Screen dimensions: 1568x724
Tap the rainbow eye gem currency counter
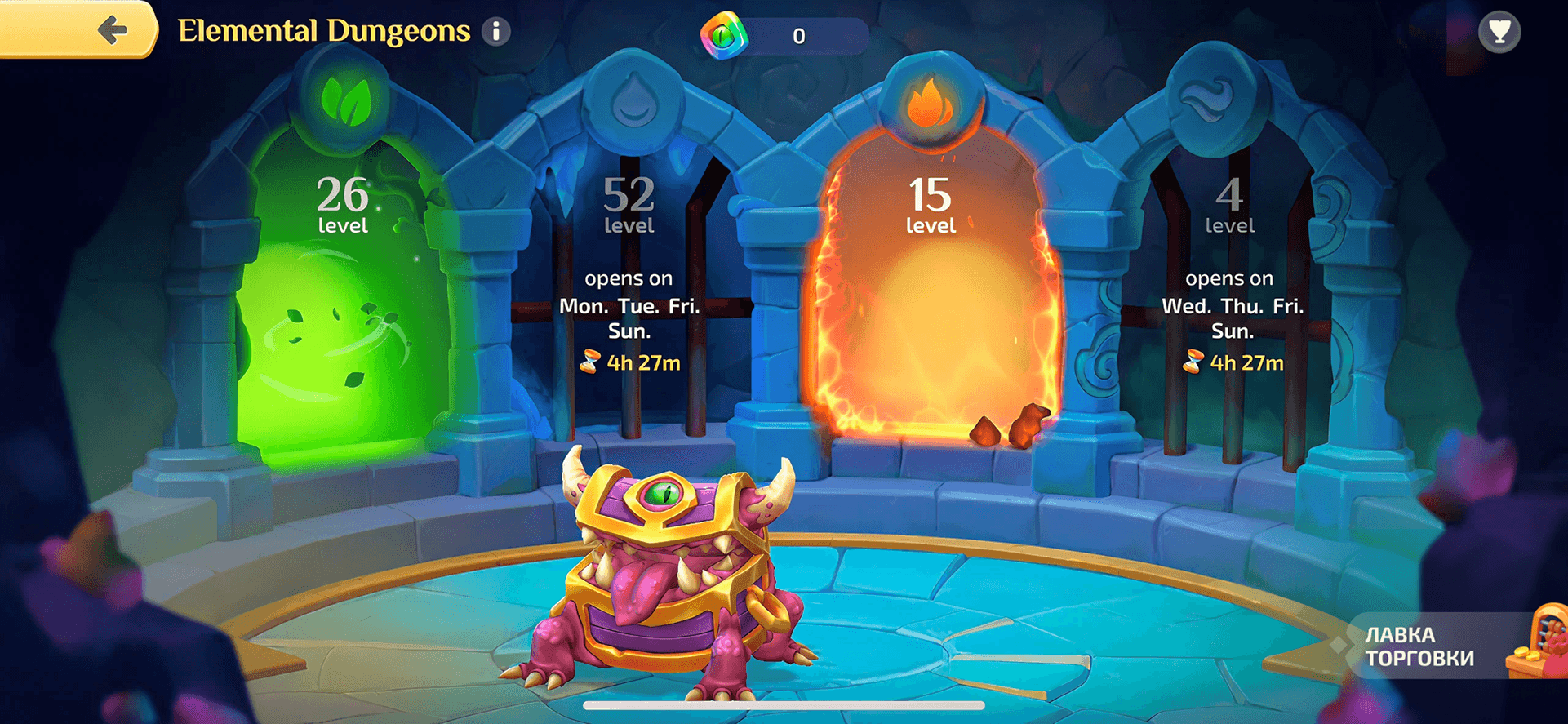[784, 36]
